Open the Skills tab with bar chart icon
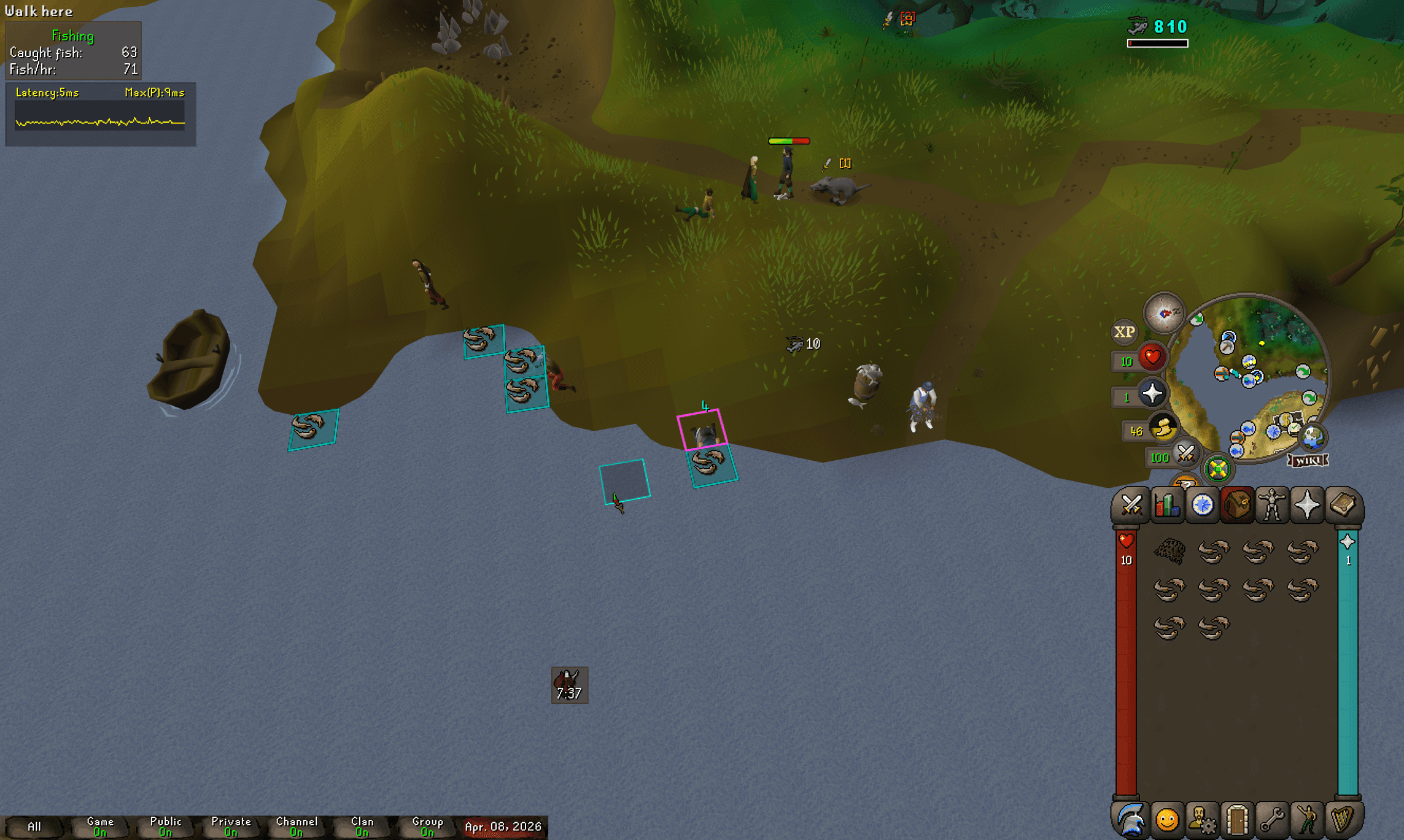This screenshot has height=840, width=1404. (1168, 504)
